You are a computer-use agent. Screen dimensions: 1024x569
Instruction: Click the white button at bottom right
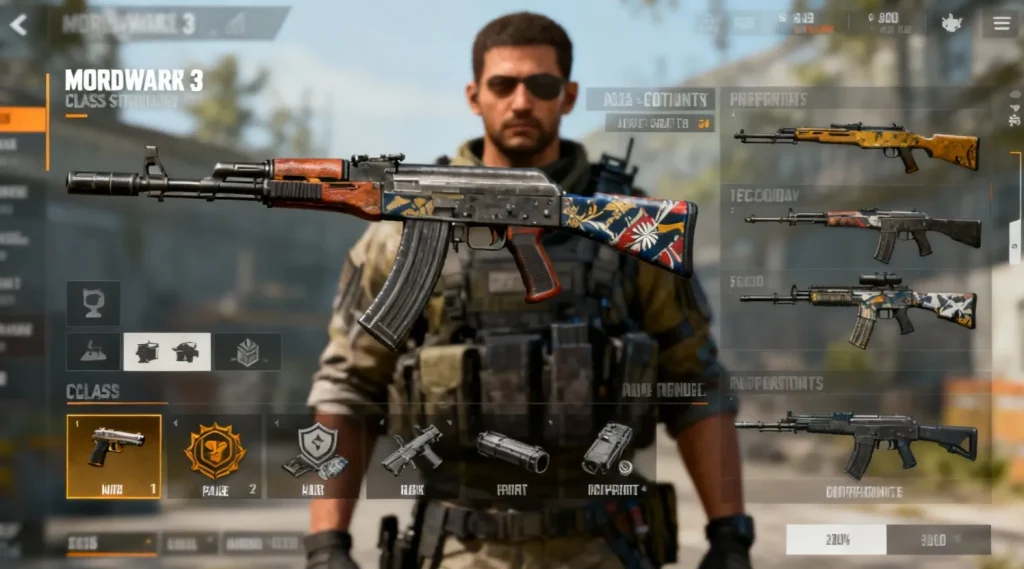(836, 540)
